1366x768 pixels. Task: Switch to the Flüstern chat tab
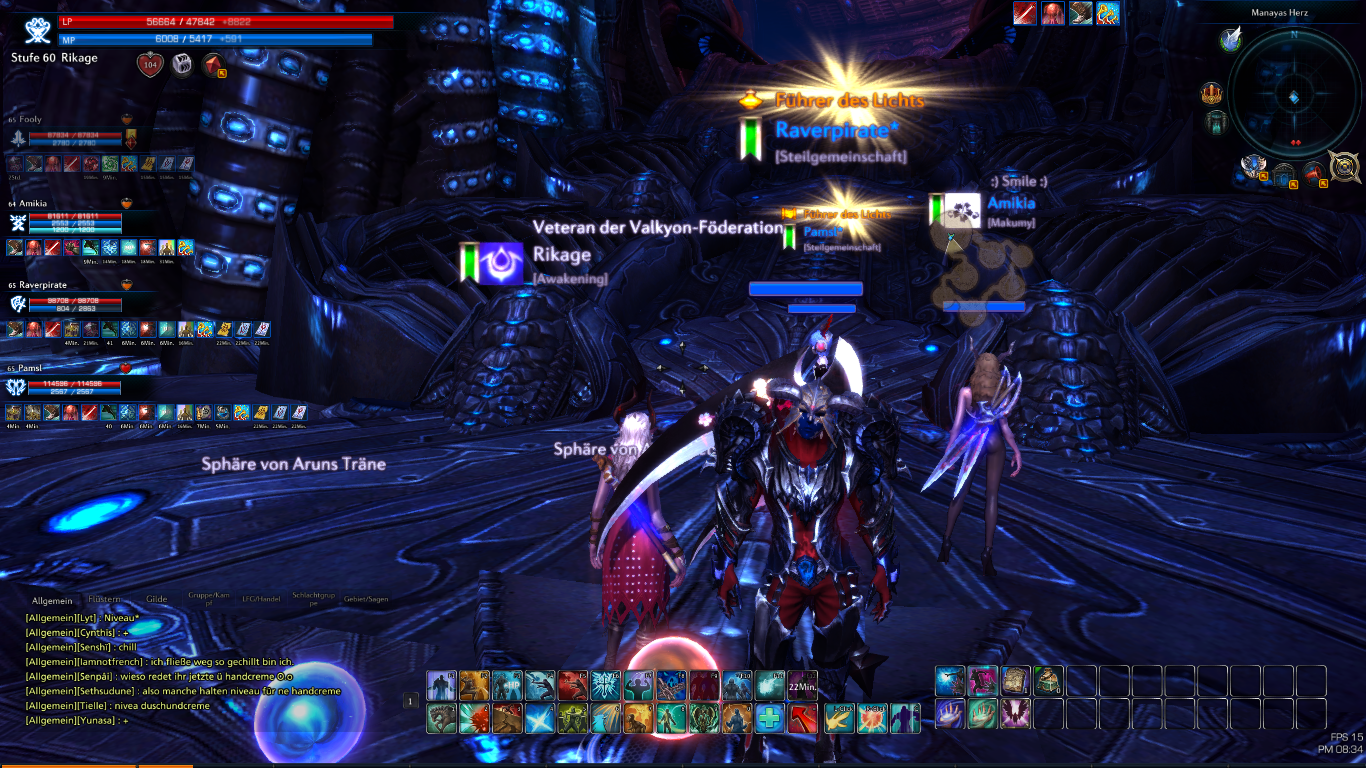(x=104, y=600)
